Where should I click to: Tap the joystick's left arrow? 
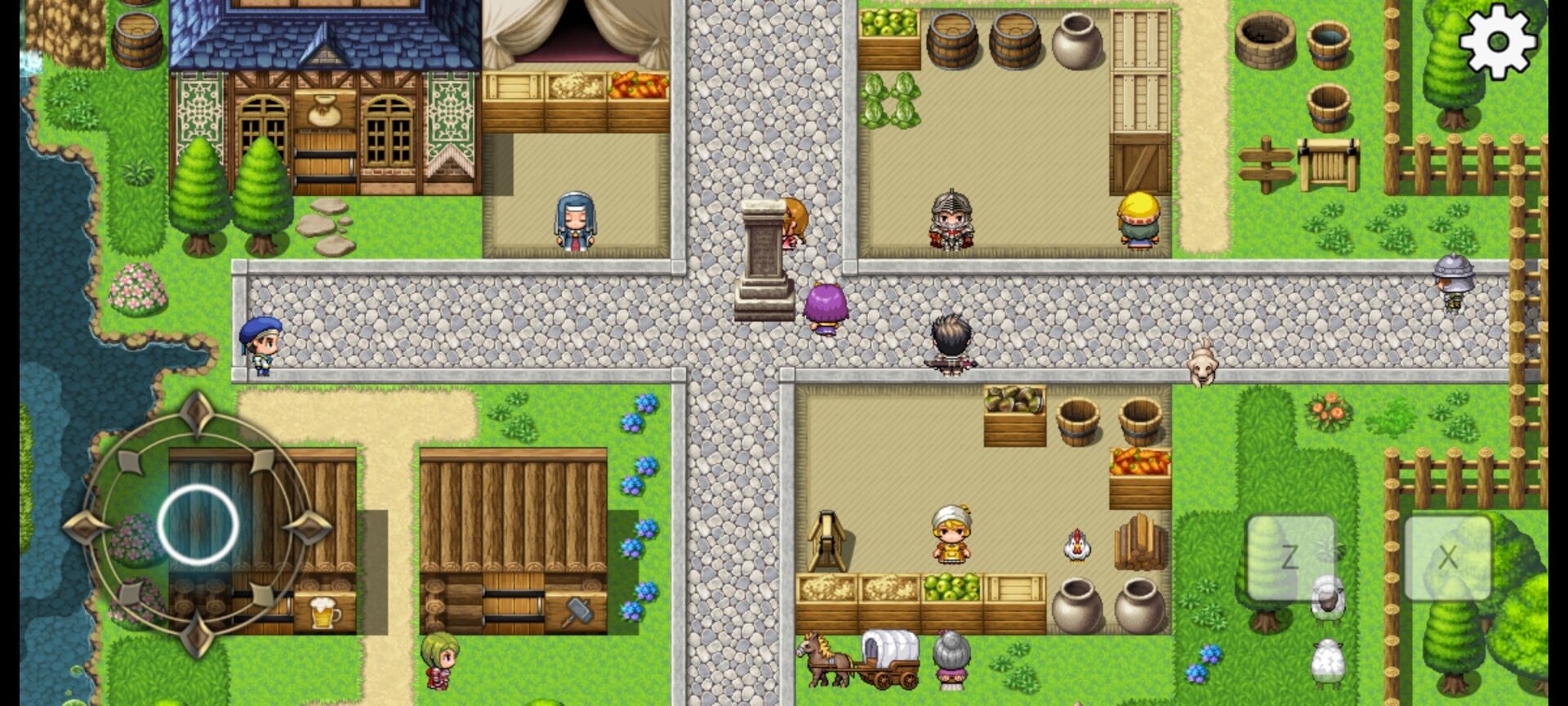(x=86, y=525)
